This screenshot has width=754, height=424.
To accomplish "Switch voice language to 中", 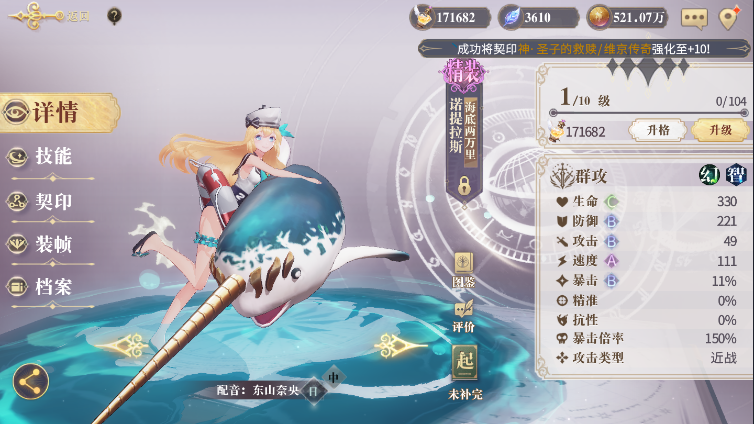I will pos(334,377).
